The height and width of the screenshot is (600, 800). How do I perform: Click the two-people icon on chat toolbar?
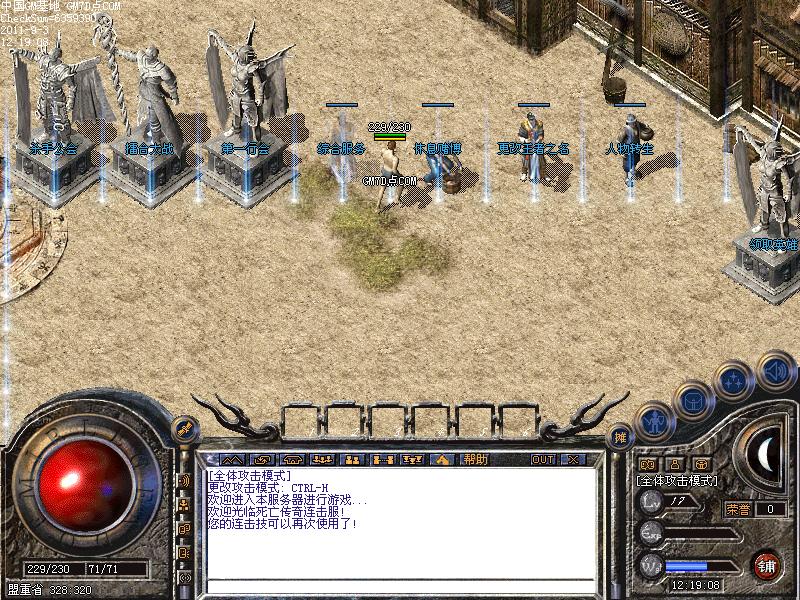(351, 460)
